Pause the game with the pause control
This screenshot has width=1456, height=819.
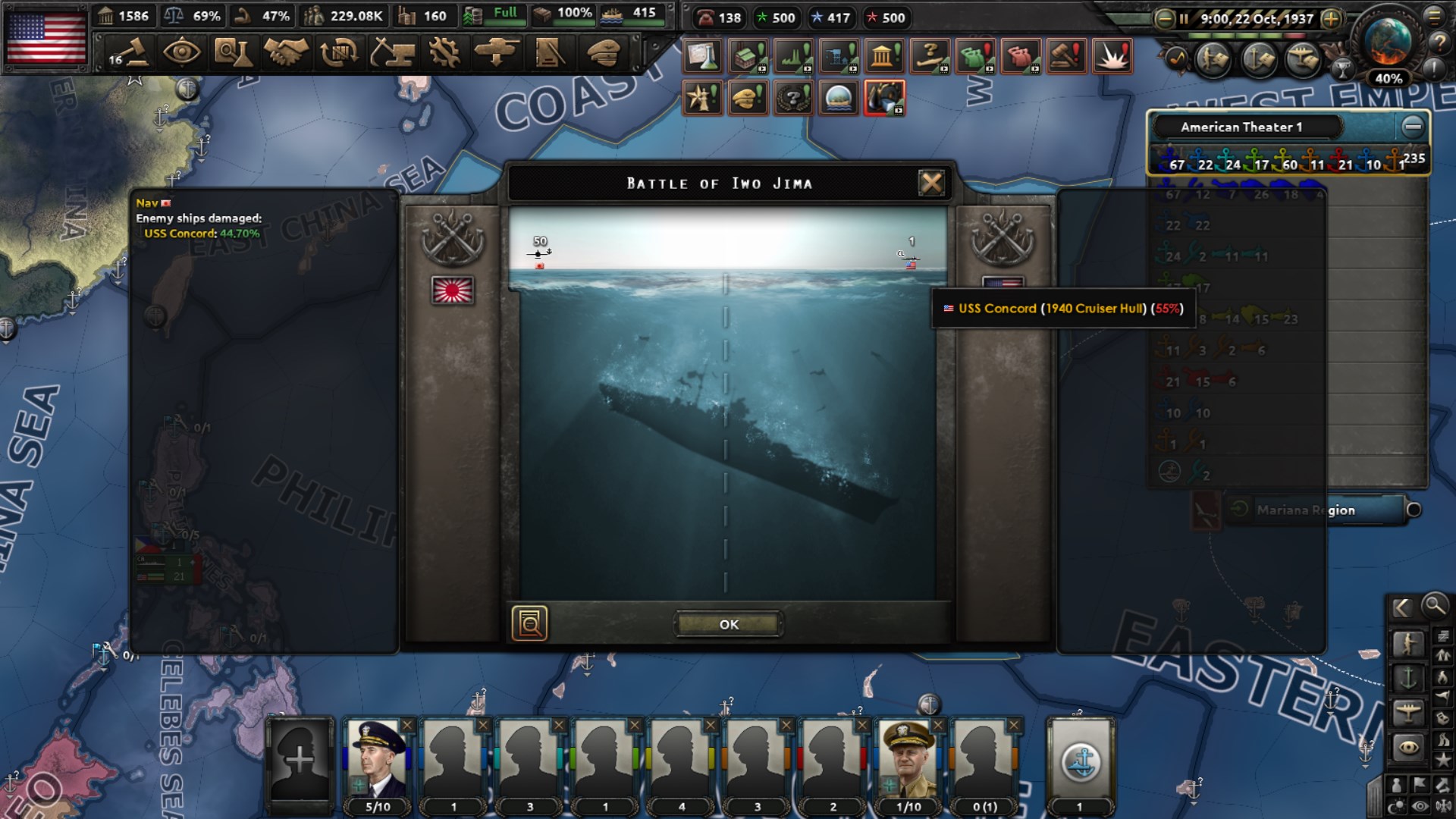(x=1184, y=18)
